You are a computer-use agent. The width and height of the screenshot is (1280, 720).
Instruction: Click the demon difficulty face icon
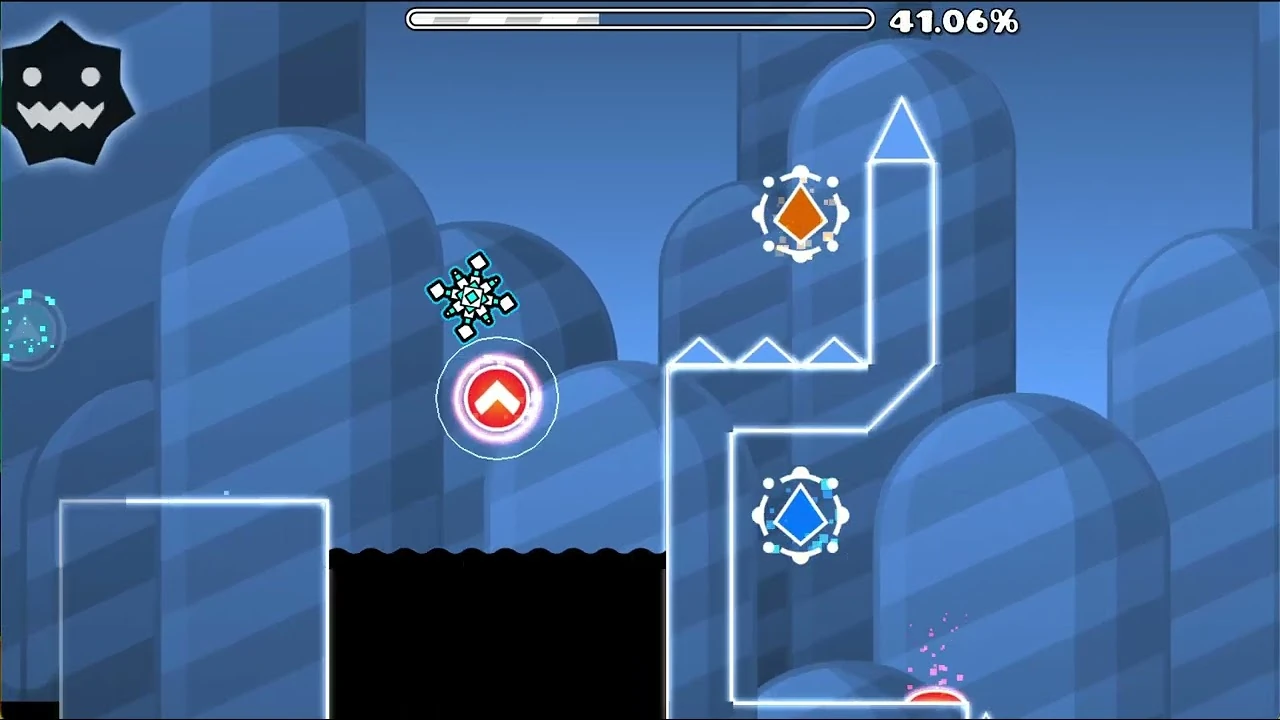(x=70, y=95)
